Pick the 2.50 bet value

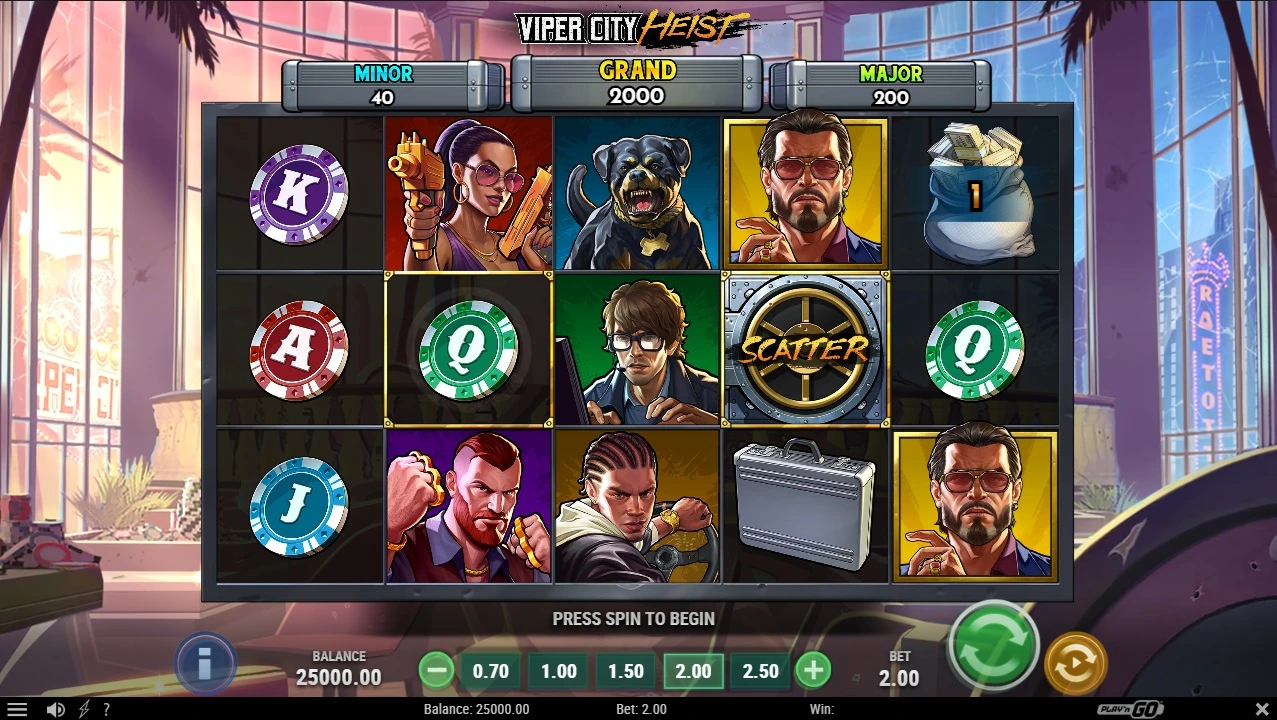(x=761, y=671)
